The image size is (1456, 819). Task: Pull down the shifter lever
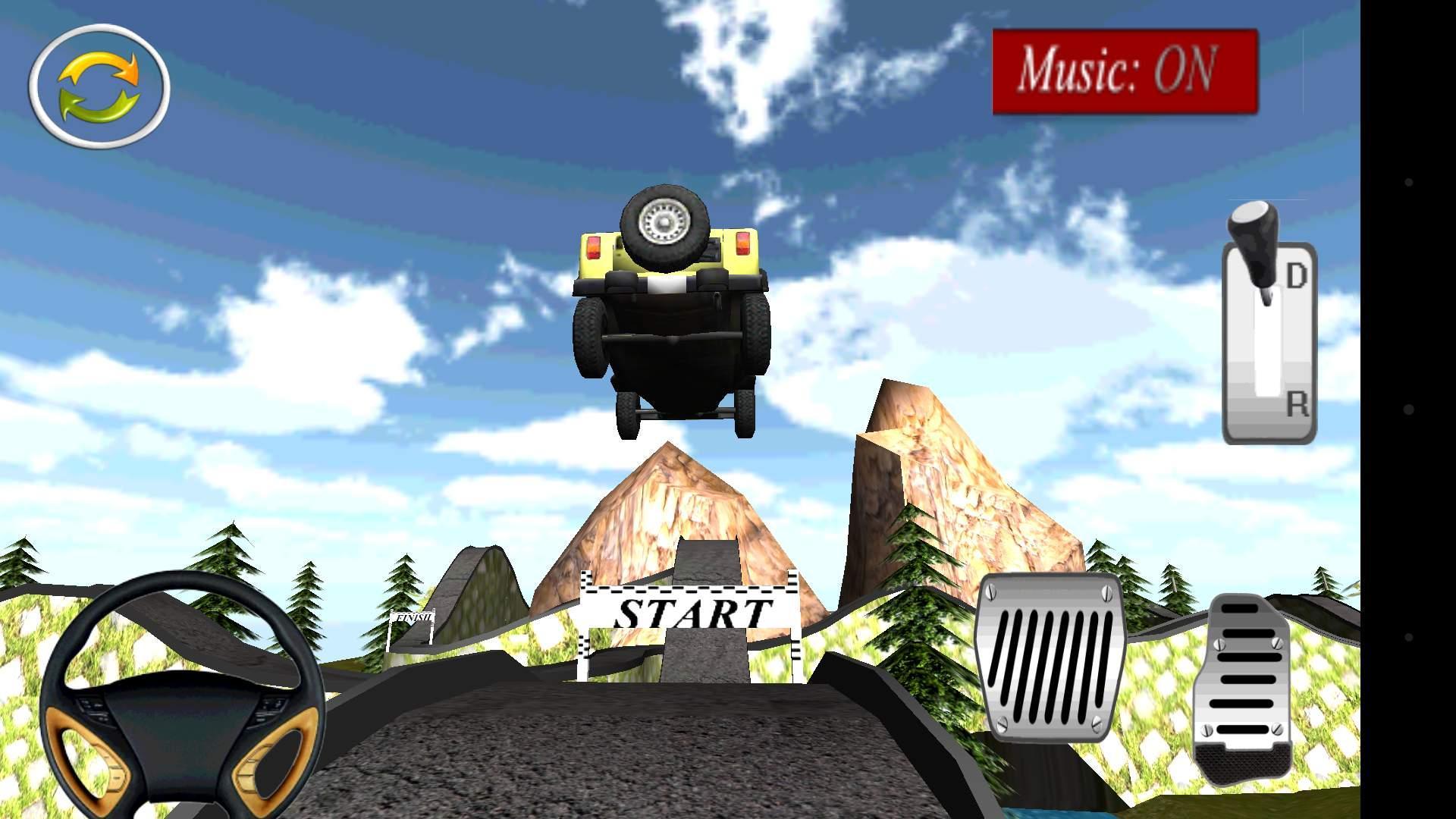1255,227
